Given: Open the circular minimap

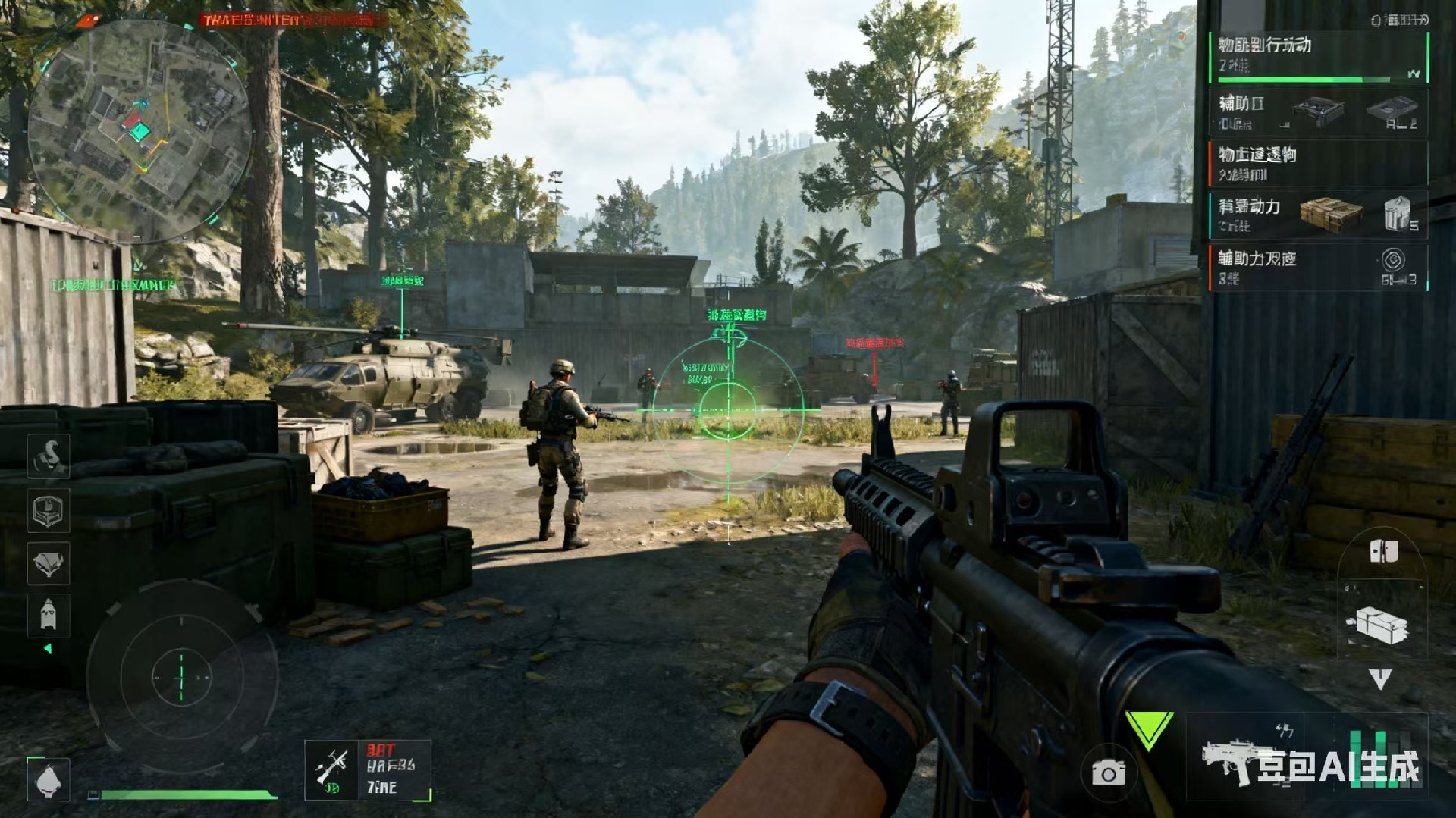Looking at the screenshot, I should 139,130.
